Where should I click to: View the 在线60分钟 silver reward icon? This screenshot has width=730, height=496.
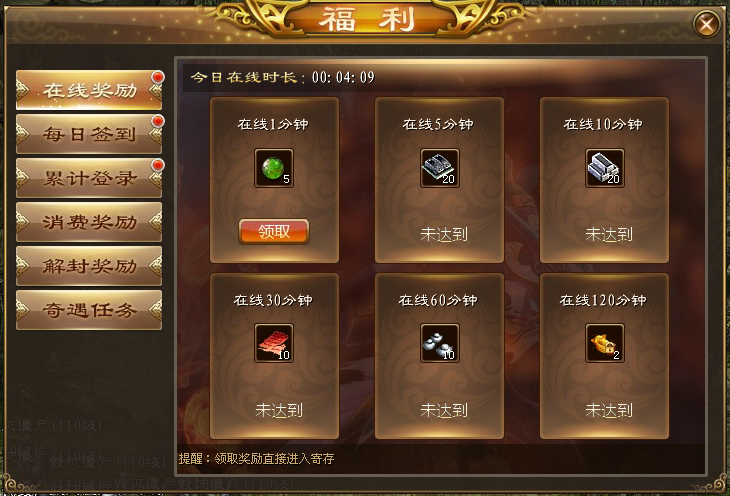pyautogui.click(x=439, y=344)
